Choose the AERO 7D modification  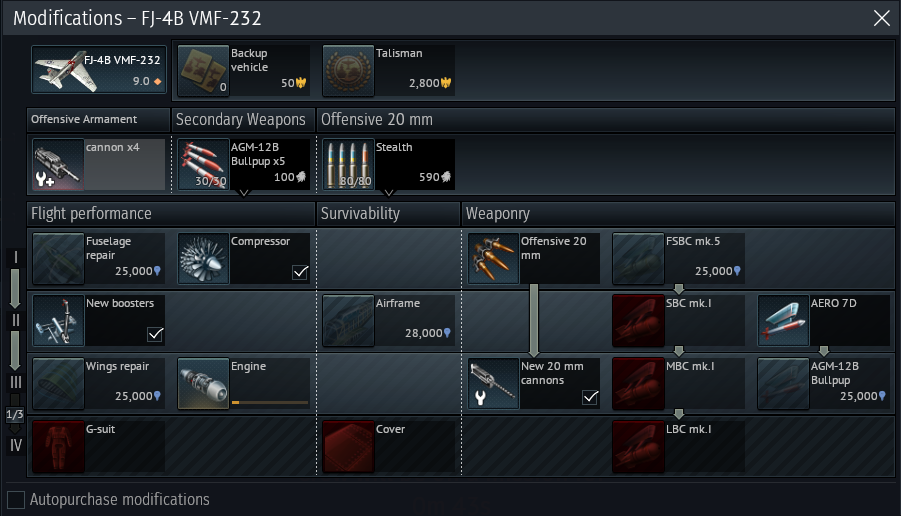tap(823, 319)
